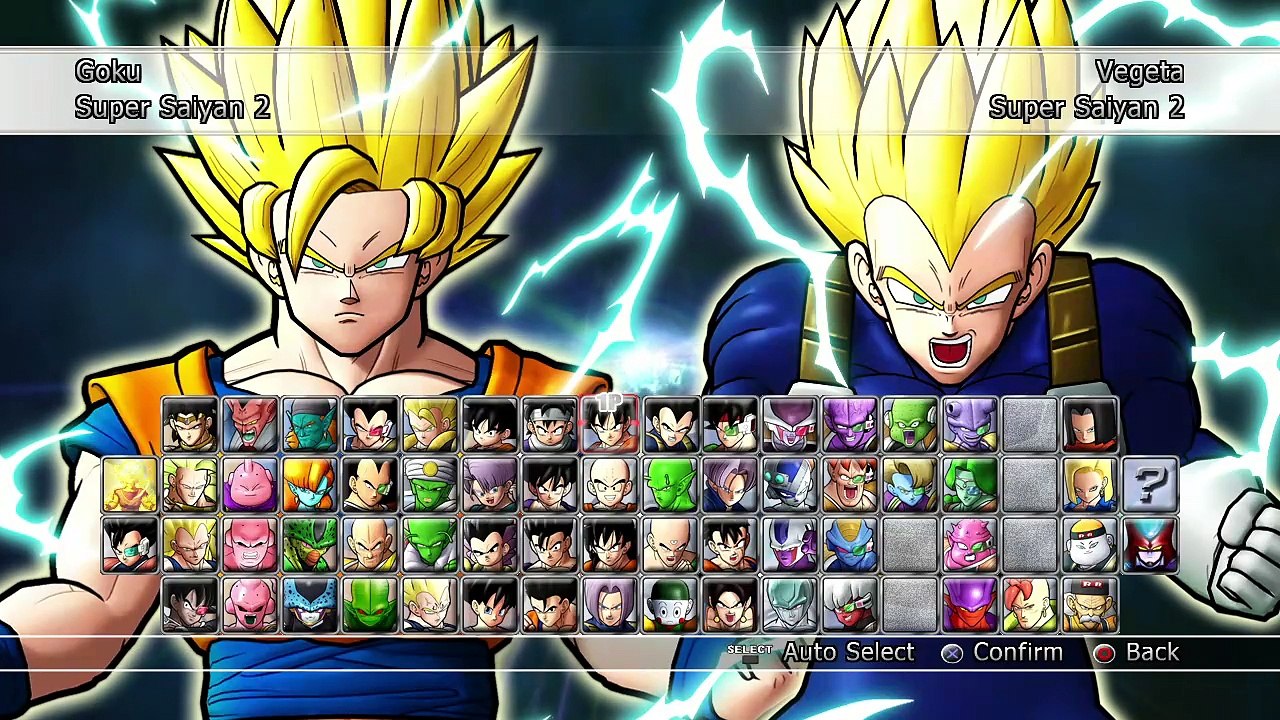Image resolution: width=1280 pixels, height=720 pixels.
Task: Choose Dr. Gero with the white mustache
Action: coord(1090,605)
